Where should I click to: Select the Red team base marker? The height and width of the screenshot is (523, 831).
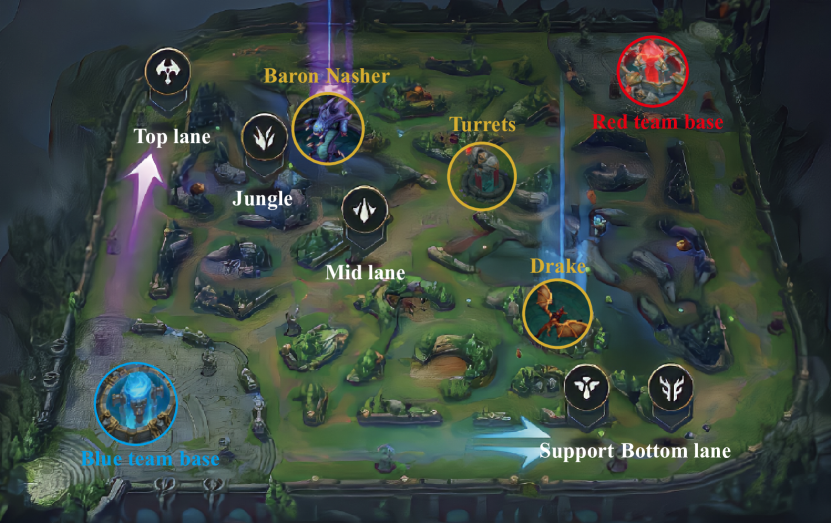[652, 70]
